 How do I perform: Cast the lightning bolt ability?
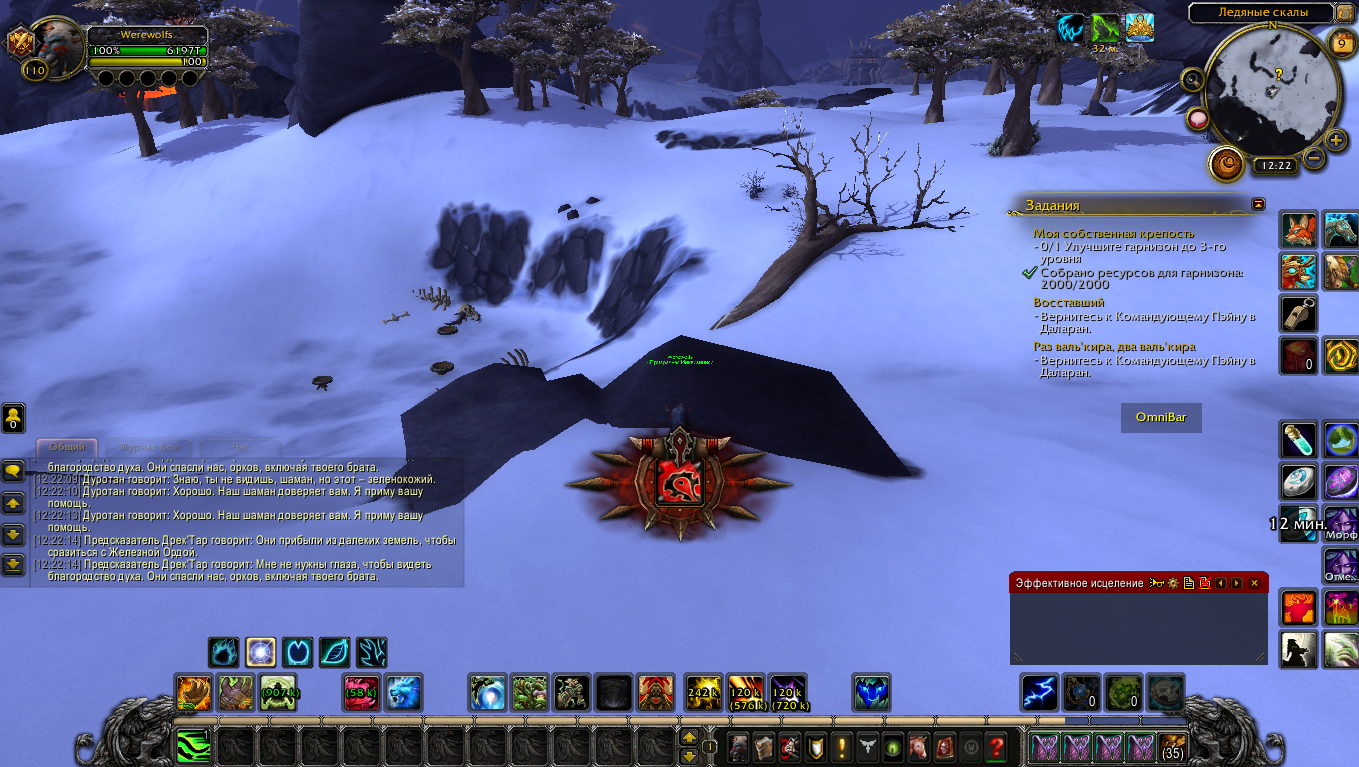point(1040,692)
